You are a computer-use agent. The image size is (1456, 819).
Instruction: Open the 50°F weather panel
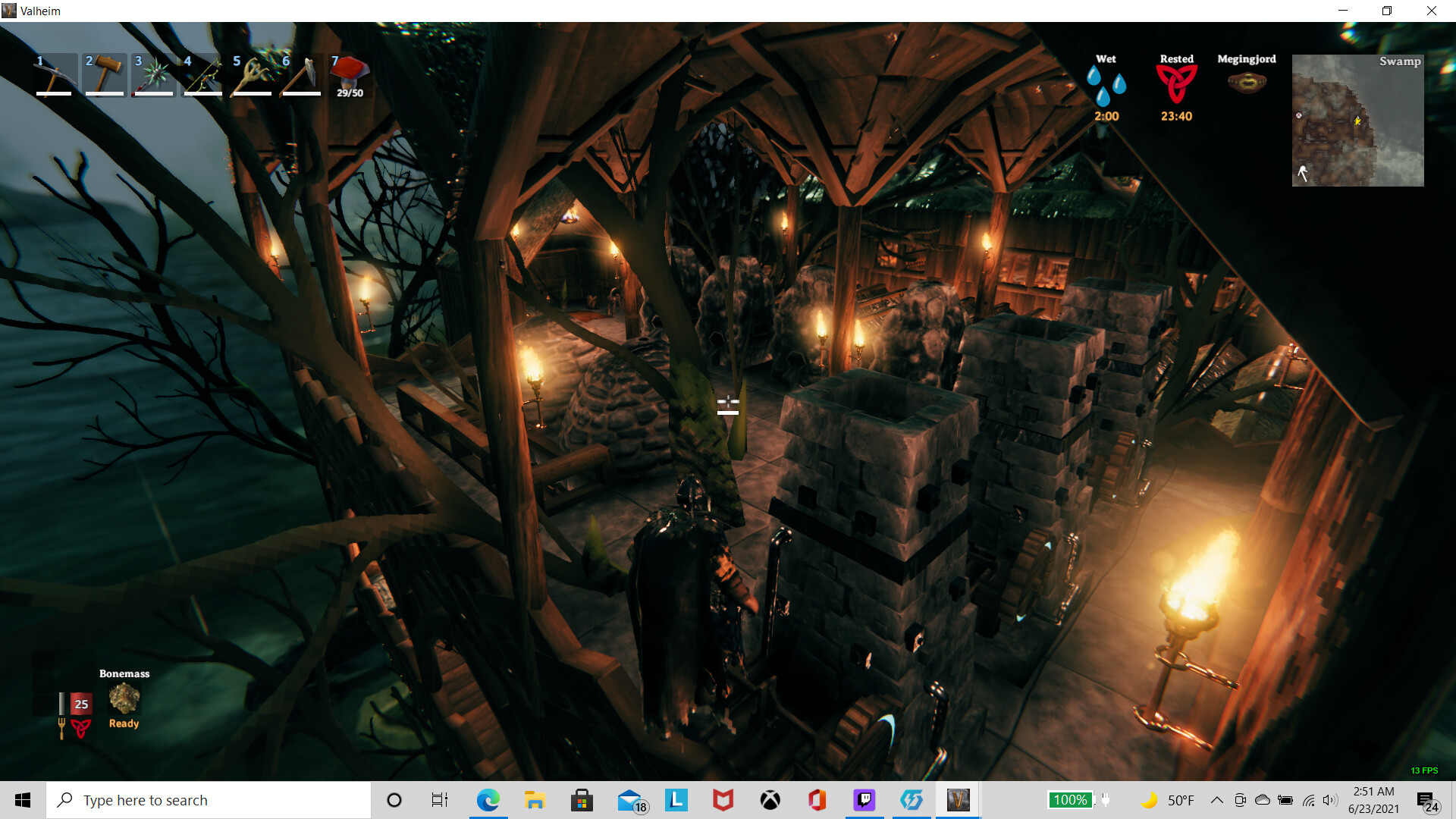1181,799
